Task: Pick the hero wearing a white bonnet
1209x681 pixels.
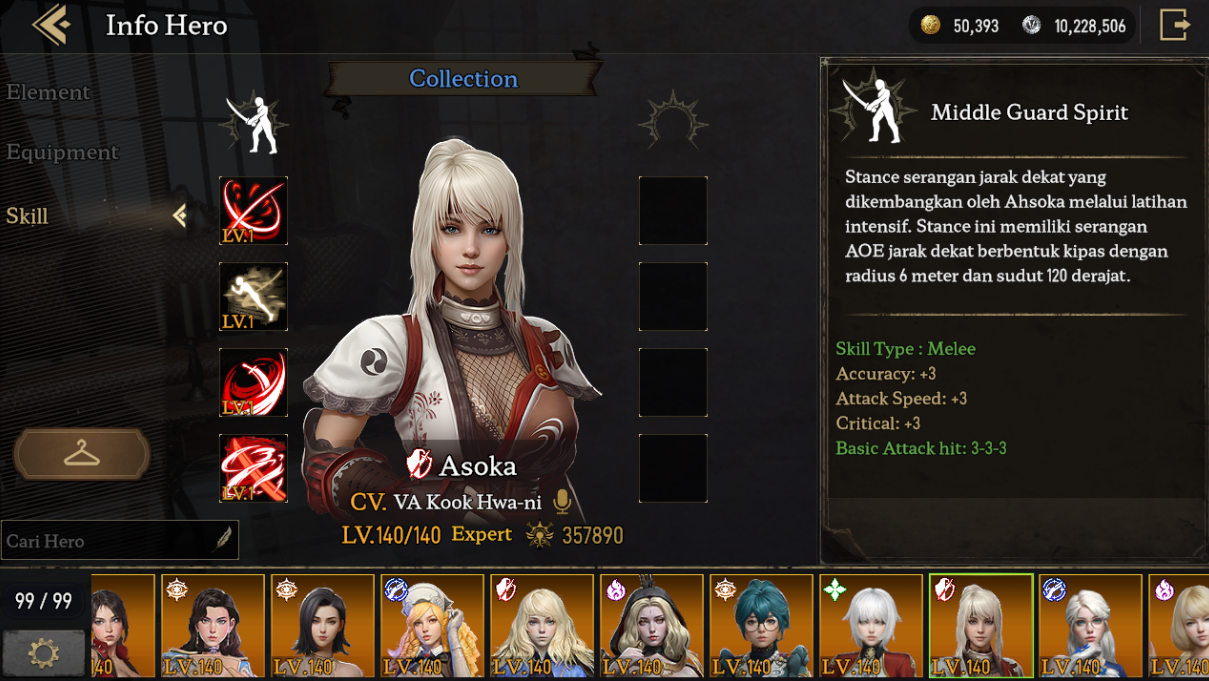Action: point(432,626)
